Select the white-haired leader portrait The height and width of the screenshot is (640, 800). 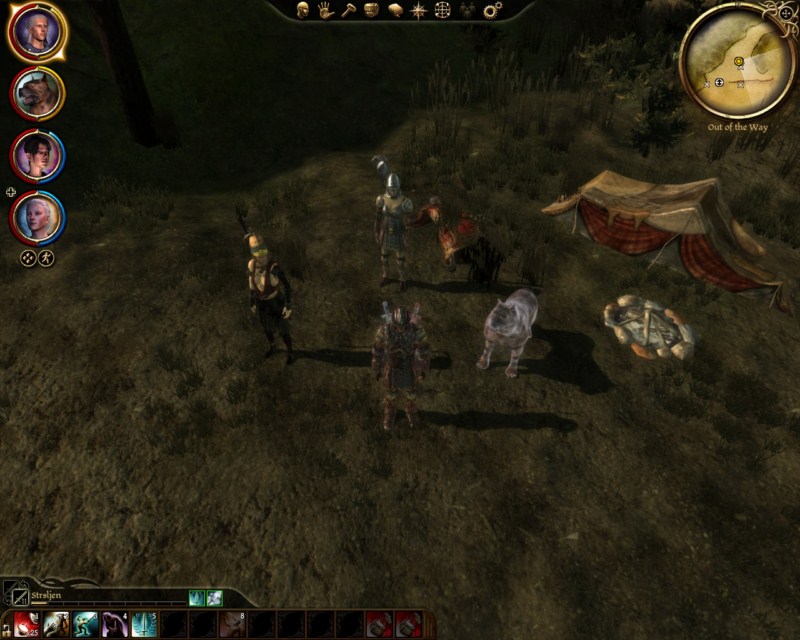(37, 32)
